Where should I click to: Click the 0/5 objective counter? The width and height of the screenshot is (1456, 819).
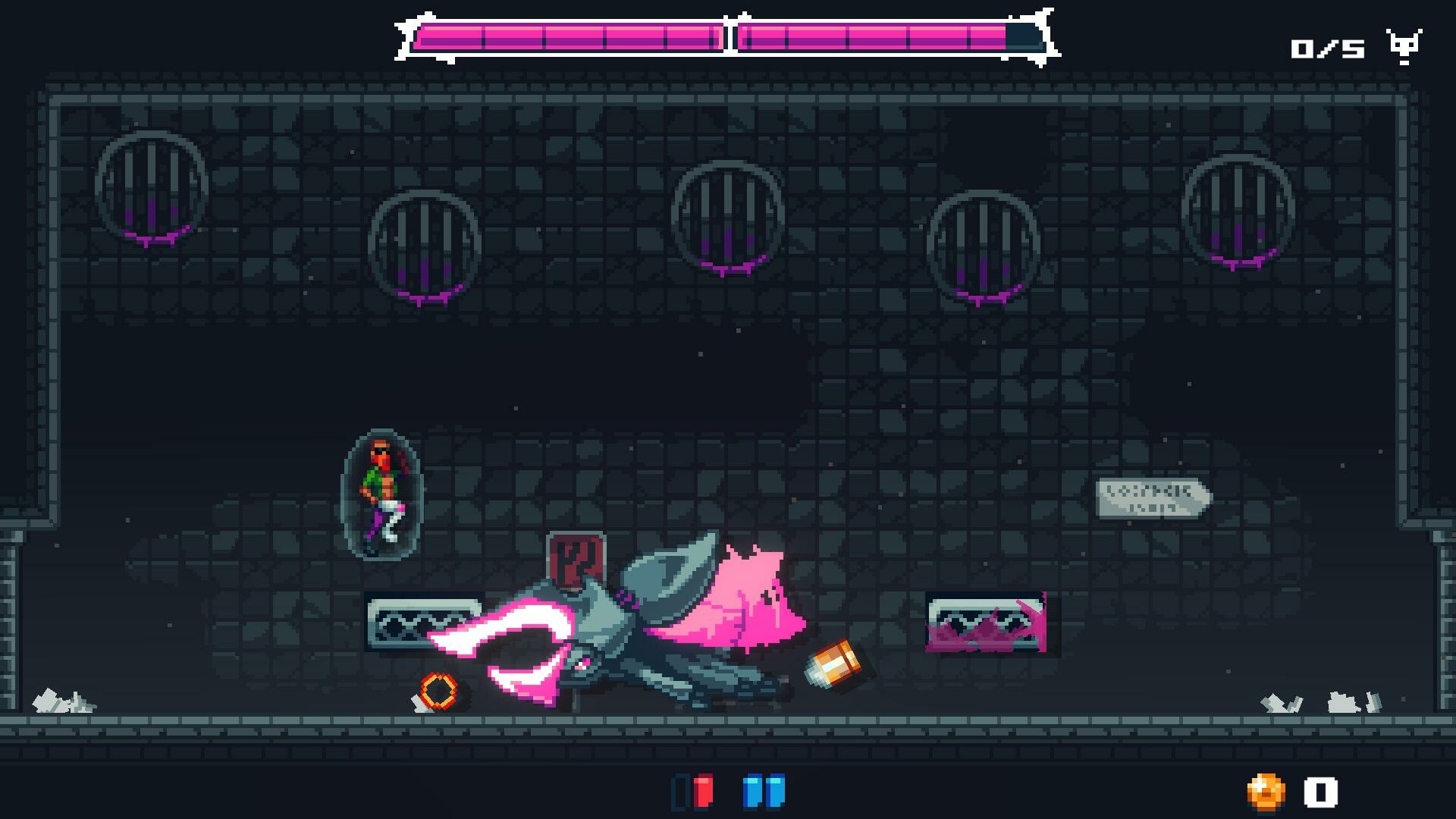point(1326,48)
